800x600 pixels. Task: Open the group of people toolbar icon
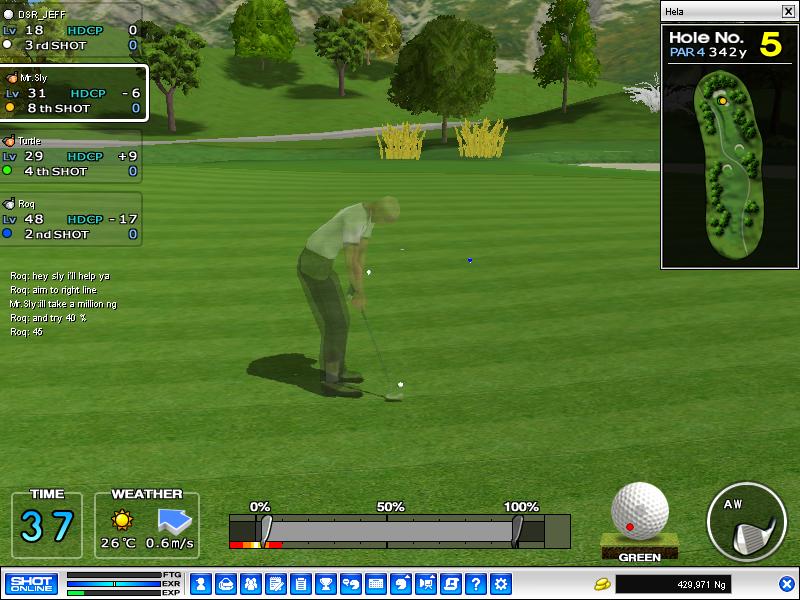tap(250, 583)
